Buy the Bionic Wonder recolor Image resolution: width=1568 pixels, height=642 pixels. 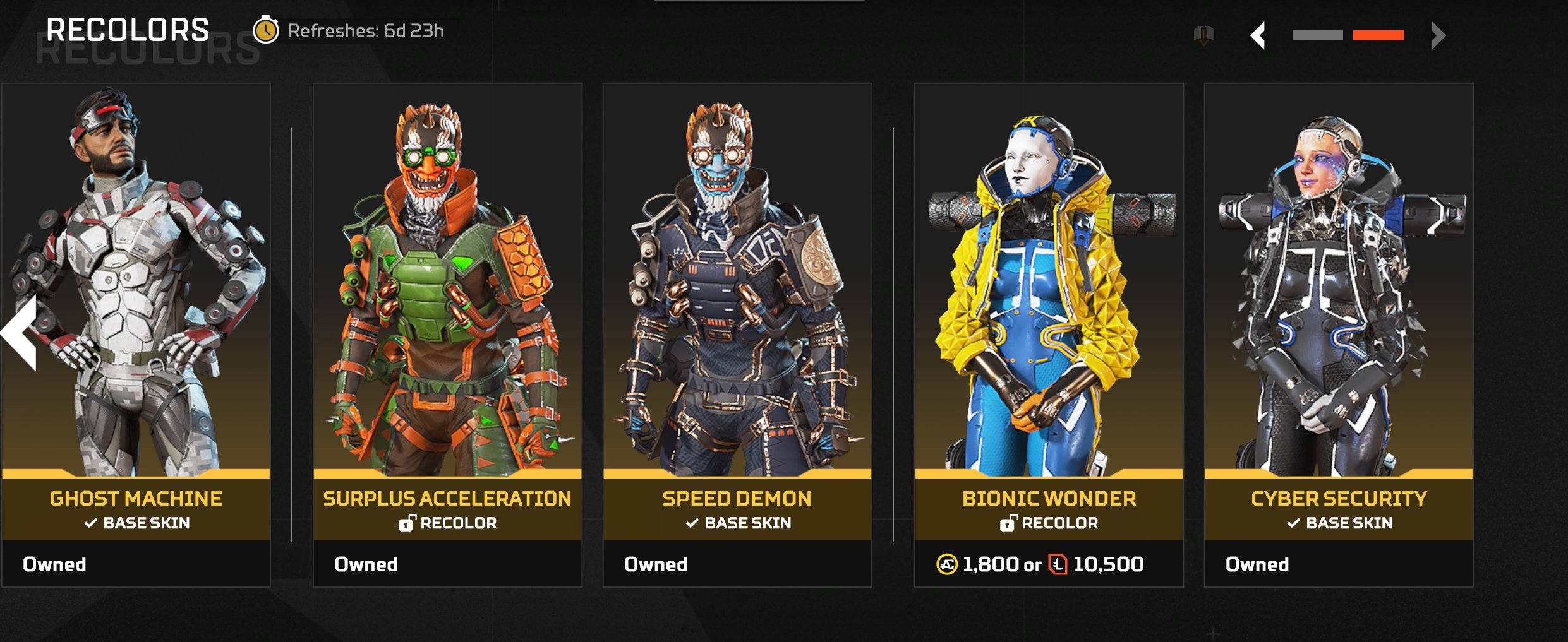point(1049,564)
